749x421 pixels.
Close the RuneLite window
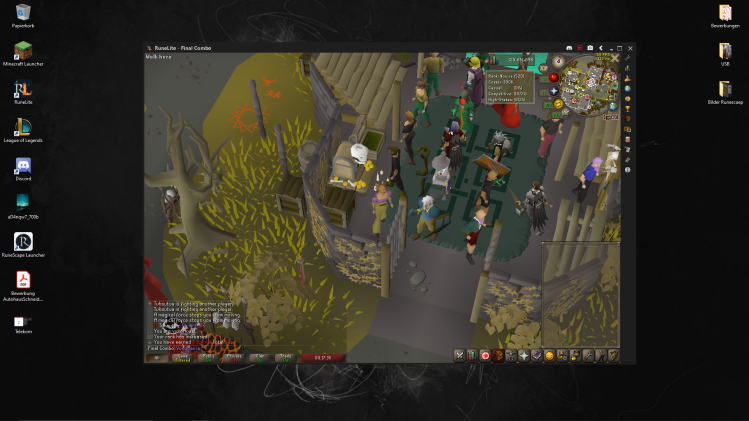[x=630, y=47]
